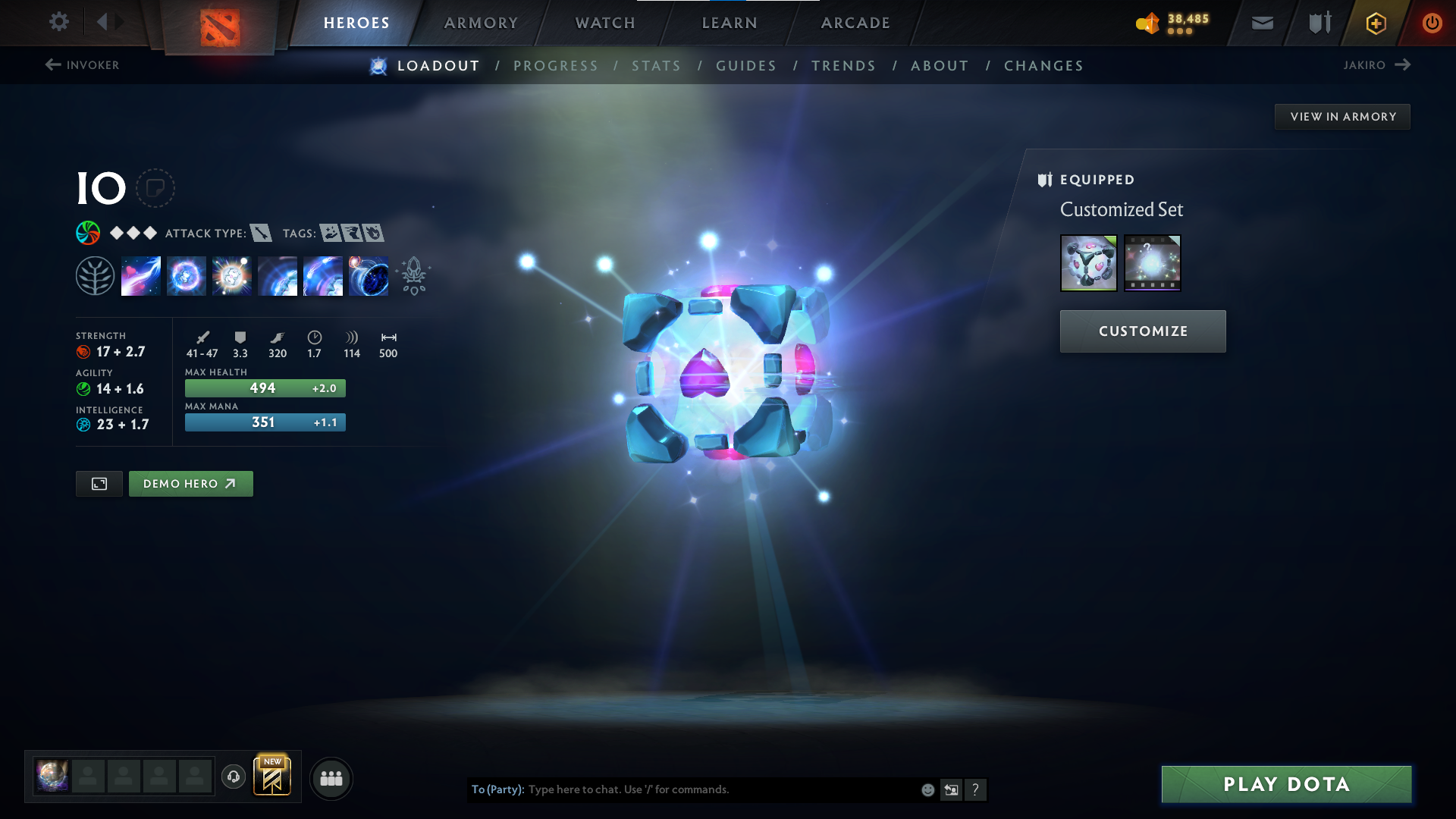
Task: Open the Friends list icon
Action: [x=331, y=778]
